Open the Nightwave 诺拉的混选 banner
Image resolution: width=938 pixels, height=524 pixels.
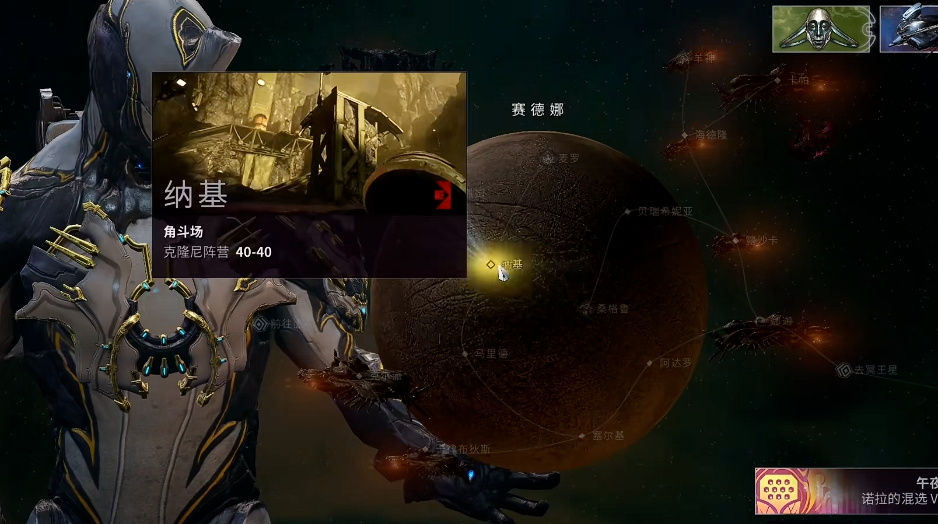pyautogui.click(x=845, y=491)
